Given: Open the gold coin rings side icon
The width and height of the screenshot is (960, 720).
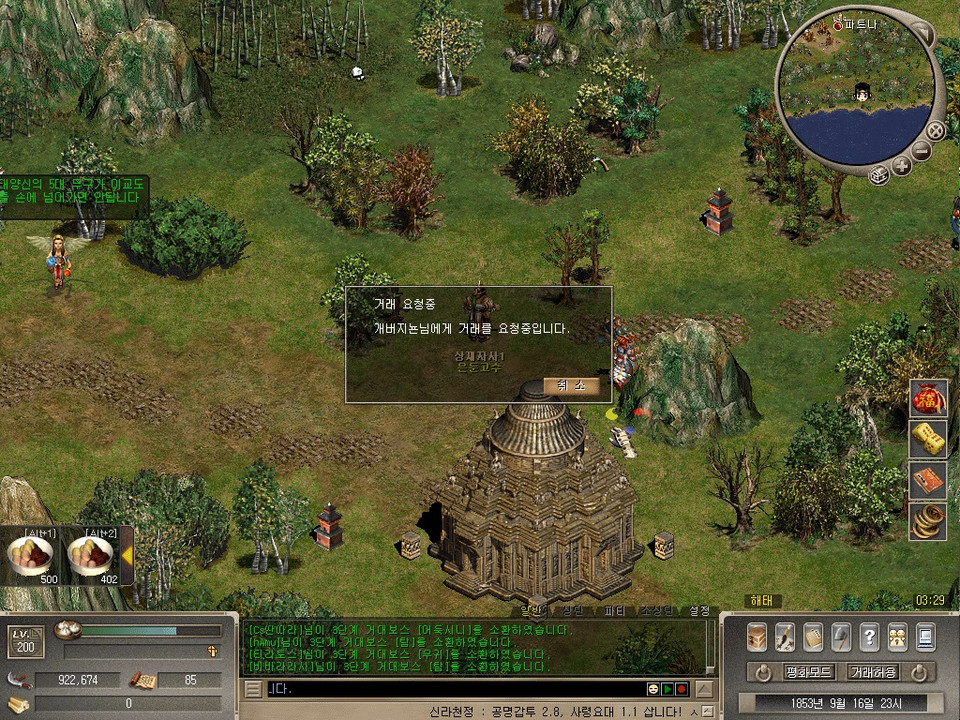Looking at the screenshot, I should [x=927, y=520].
